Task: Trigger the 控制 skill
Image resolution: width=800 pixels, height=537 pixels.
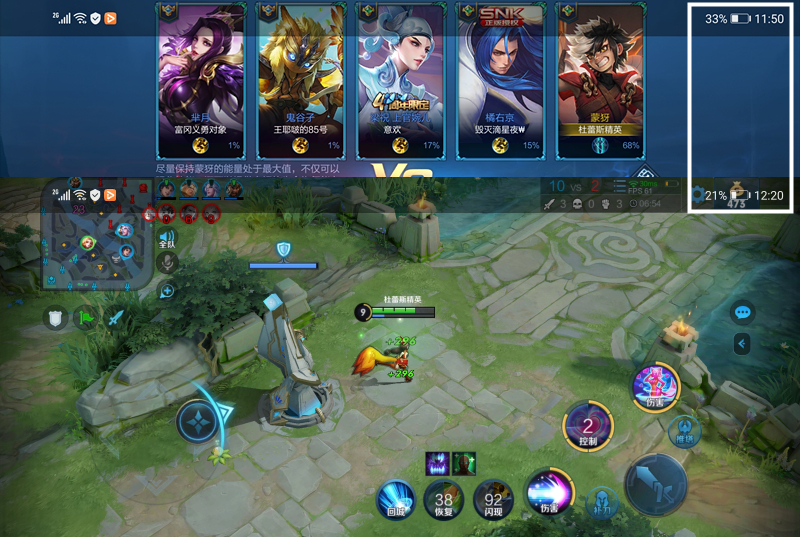Action: pos(588,425)
